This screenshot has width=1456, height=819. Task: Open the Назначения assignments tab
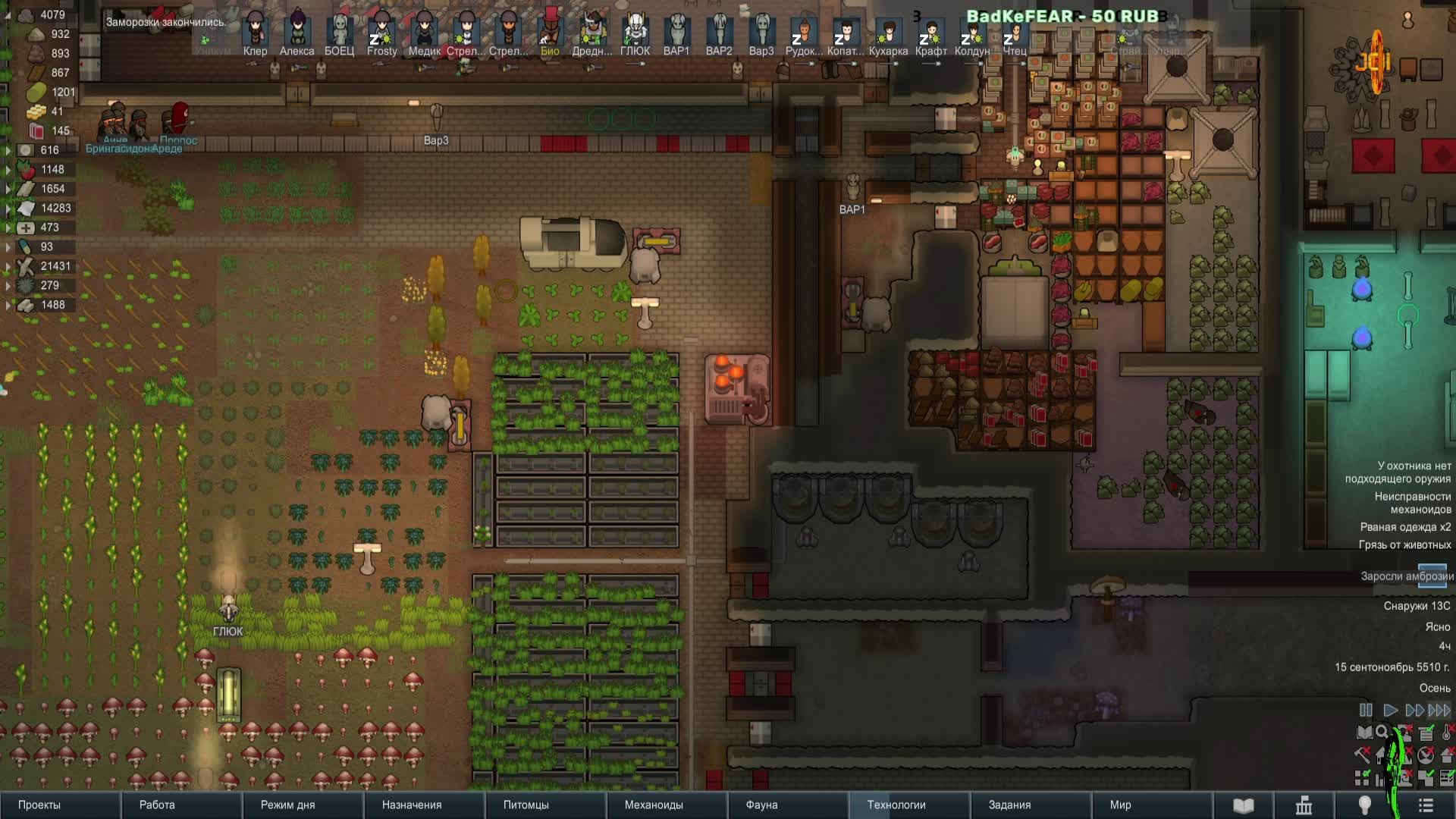tap(412, 805)
